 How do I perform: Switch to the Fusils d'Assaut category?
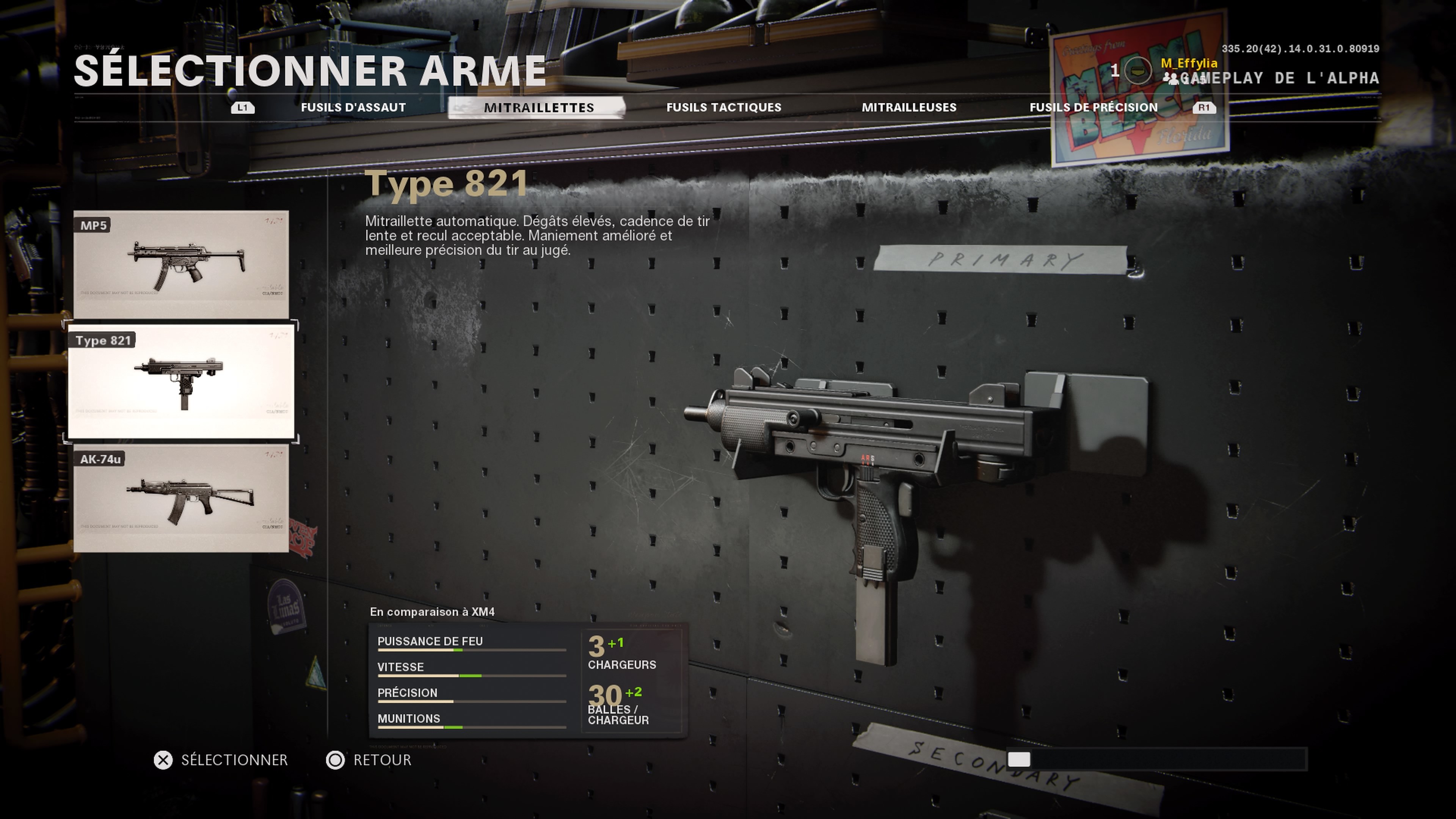353,107
